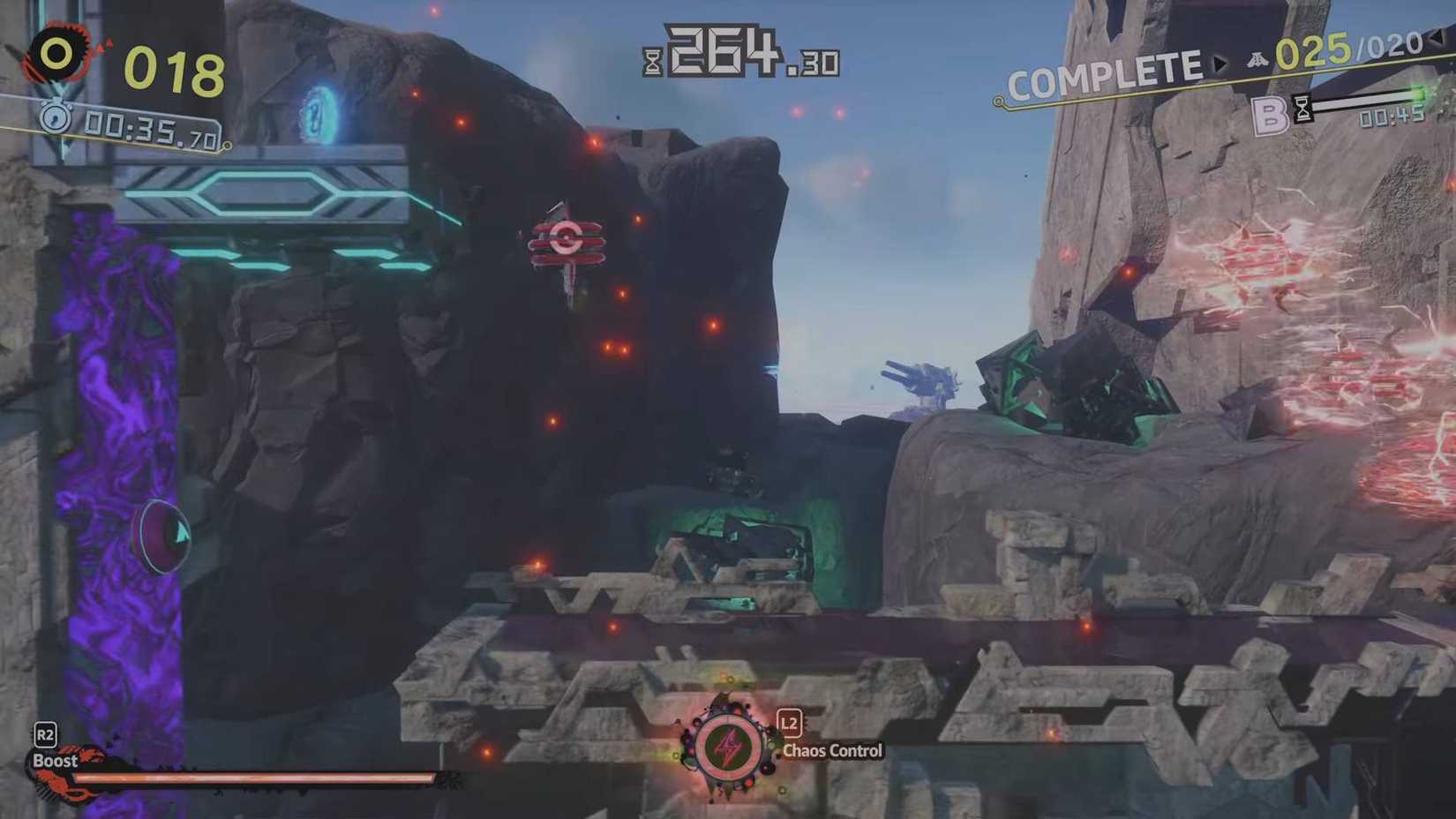Enable the B rank indicator
The width and height of the screenshot is (1456, 819).
pos(1270,111)
